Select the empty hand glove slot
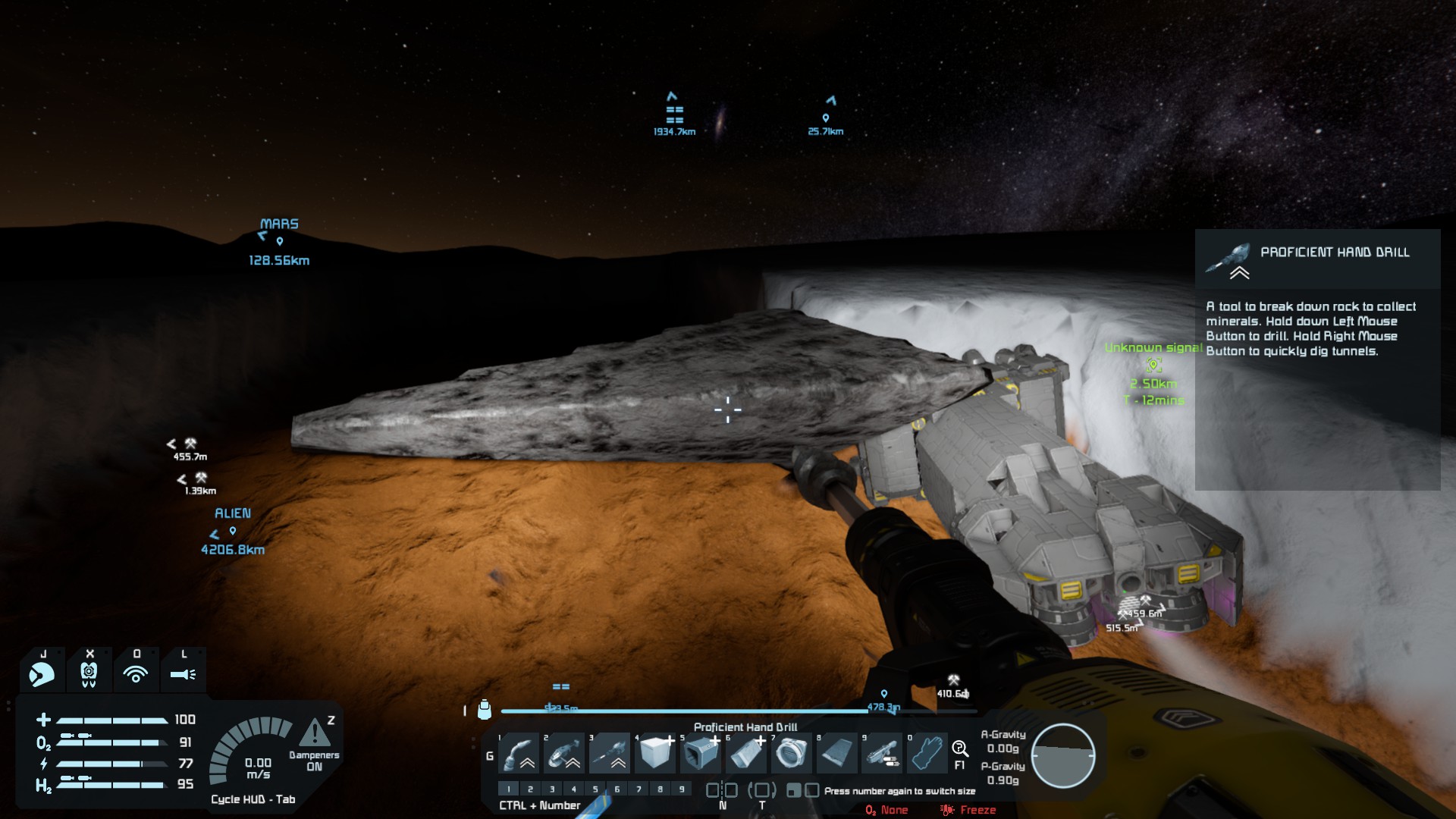This screenshot has height=819, width=1456. 927,754
